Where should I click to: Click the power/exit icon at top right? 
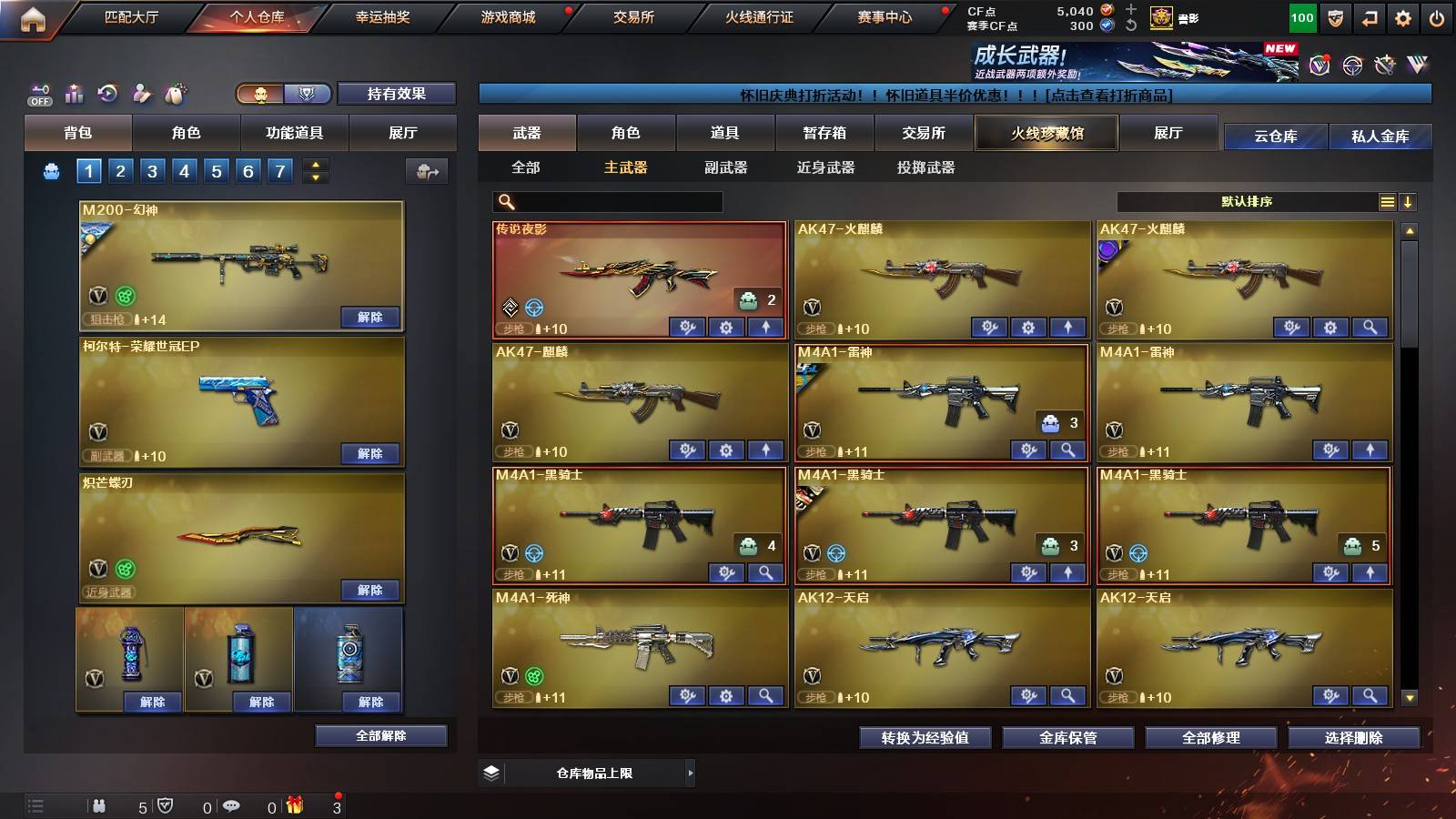point(1438,17)
